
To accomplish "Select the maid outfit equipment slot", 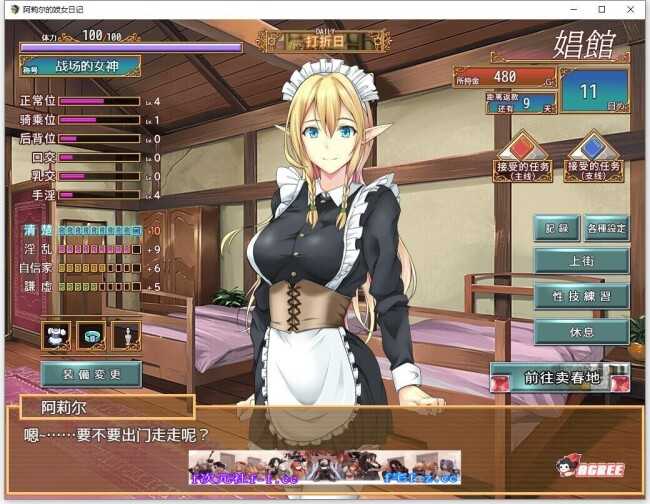I will coord(56,335).
